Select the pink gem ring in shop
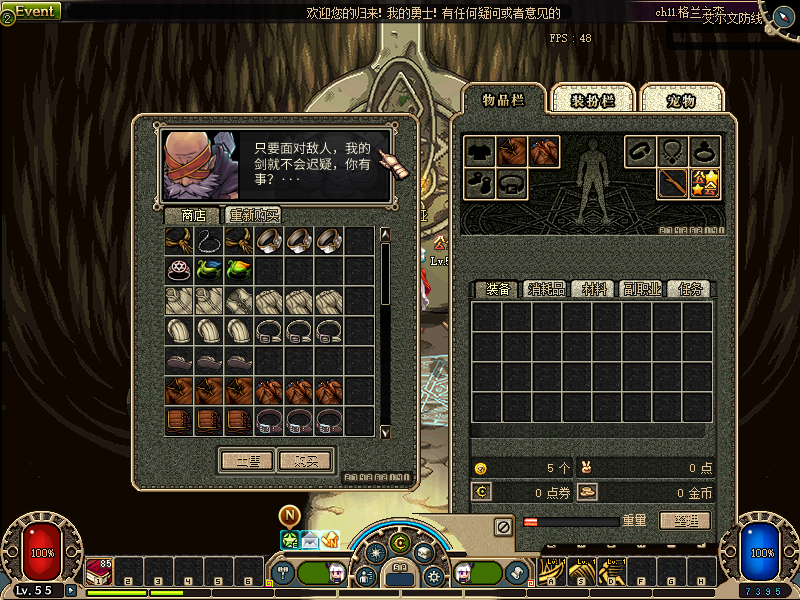The width and height of the screenshot is (800, 600). point(180,269)
